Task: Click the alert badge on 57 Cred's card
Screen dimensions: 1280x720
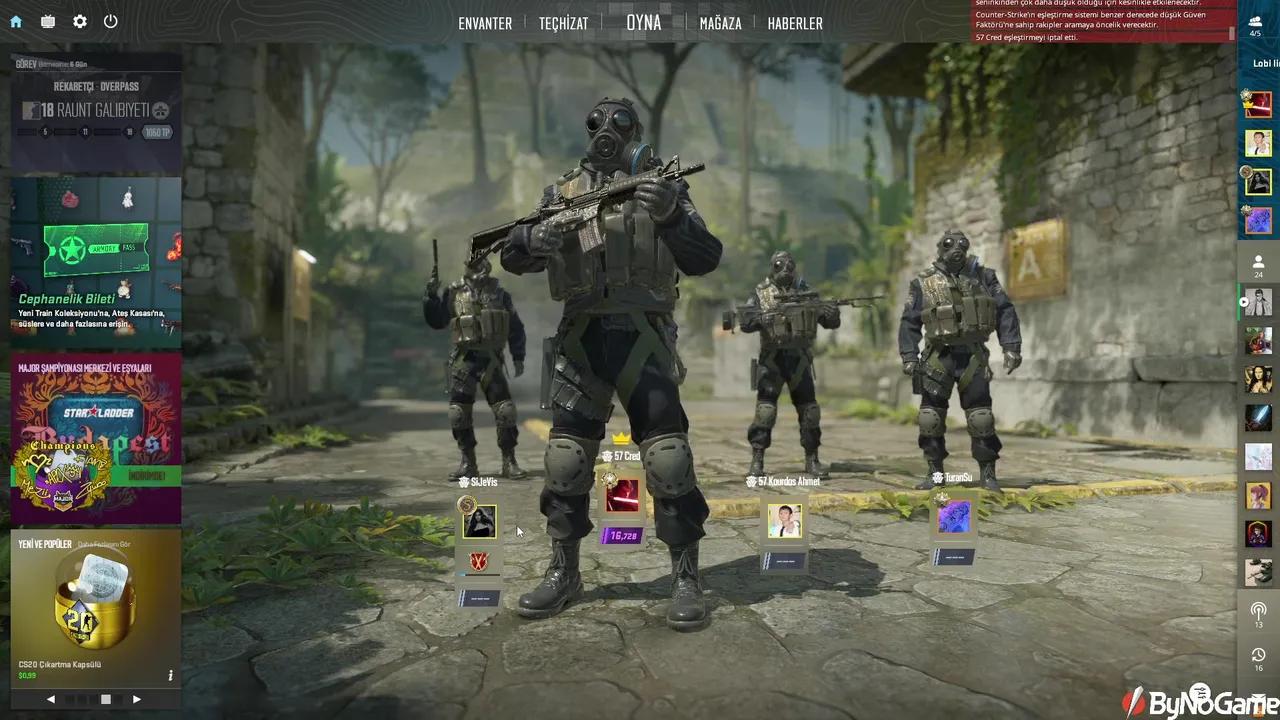Action: (610, 481)
